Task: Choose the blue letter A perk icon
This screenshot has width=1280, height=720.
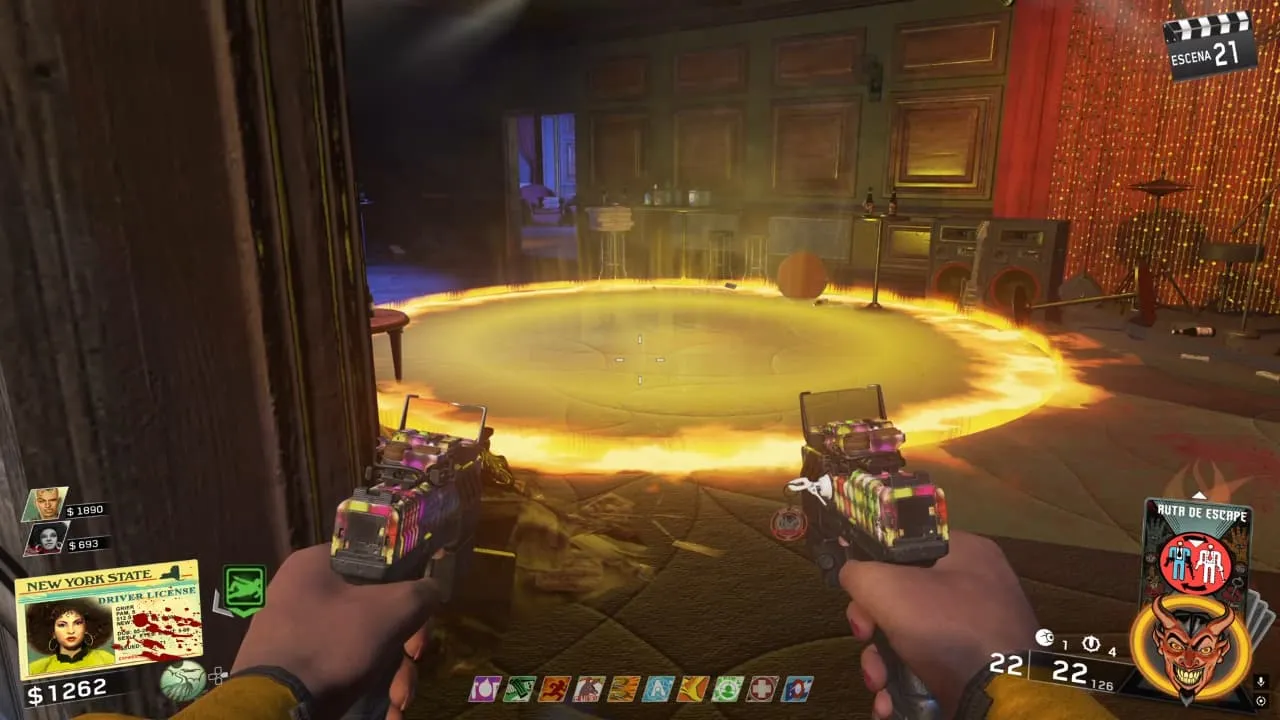Action: 658,688
